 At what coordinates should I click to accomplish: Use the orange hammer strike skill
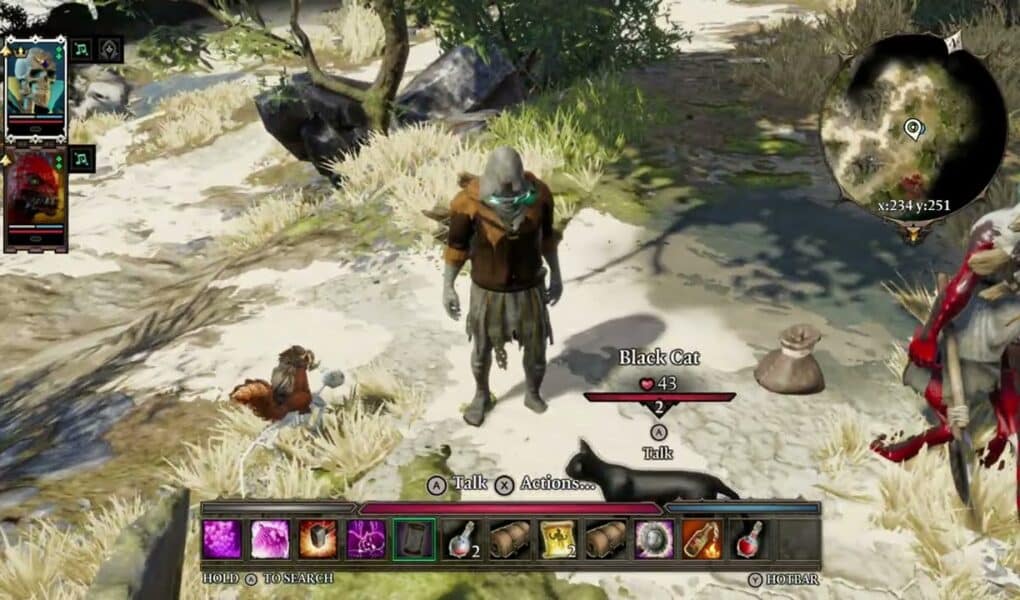(x=317, y=539)
